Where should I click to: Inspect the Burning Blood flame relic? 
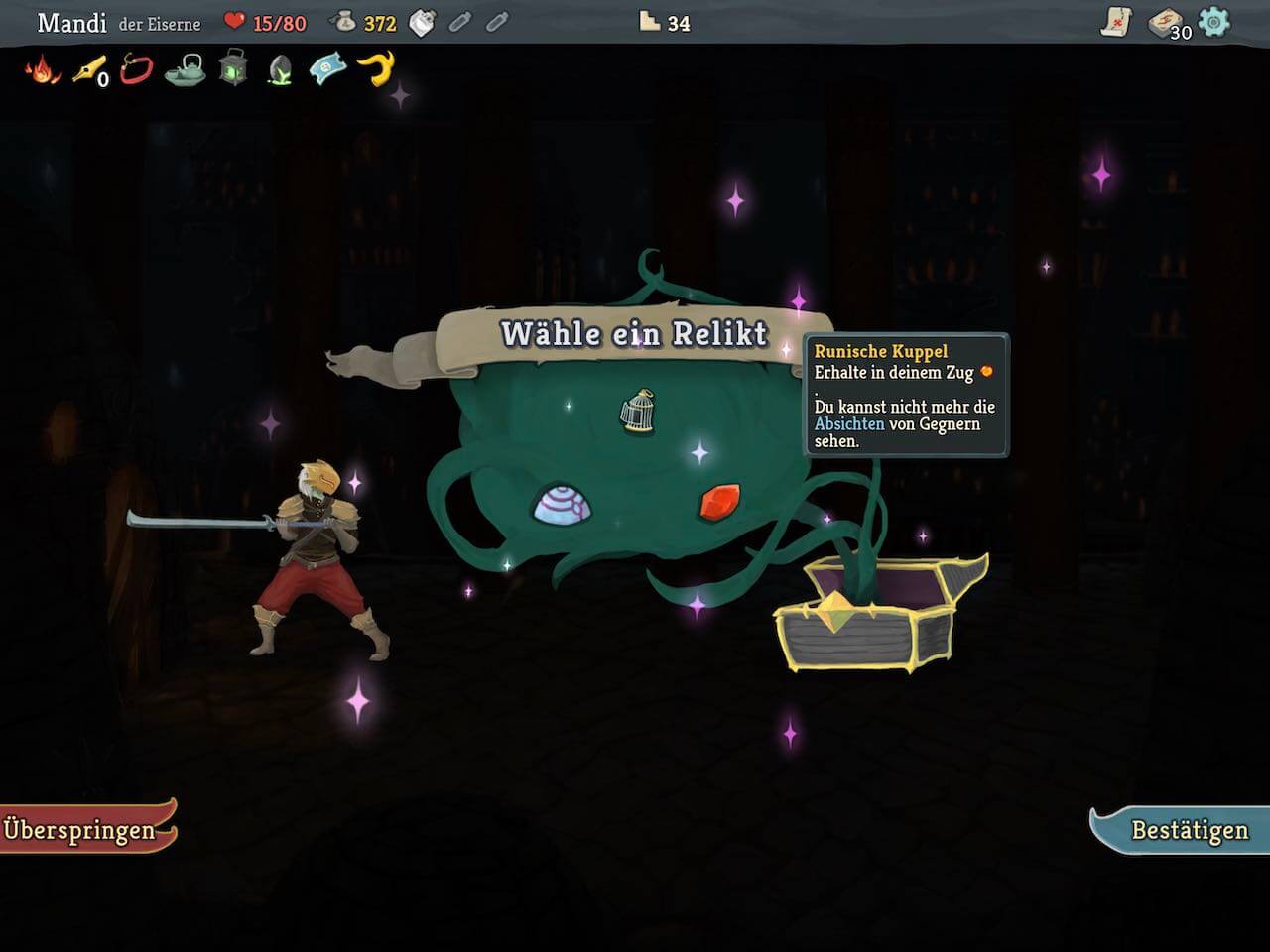click(x=43, y=69)
